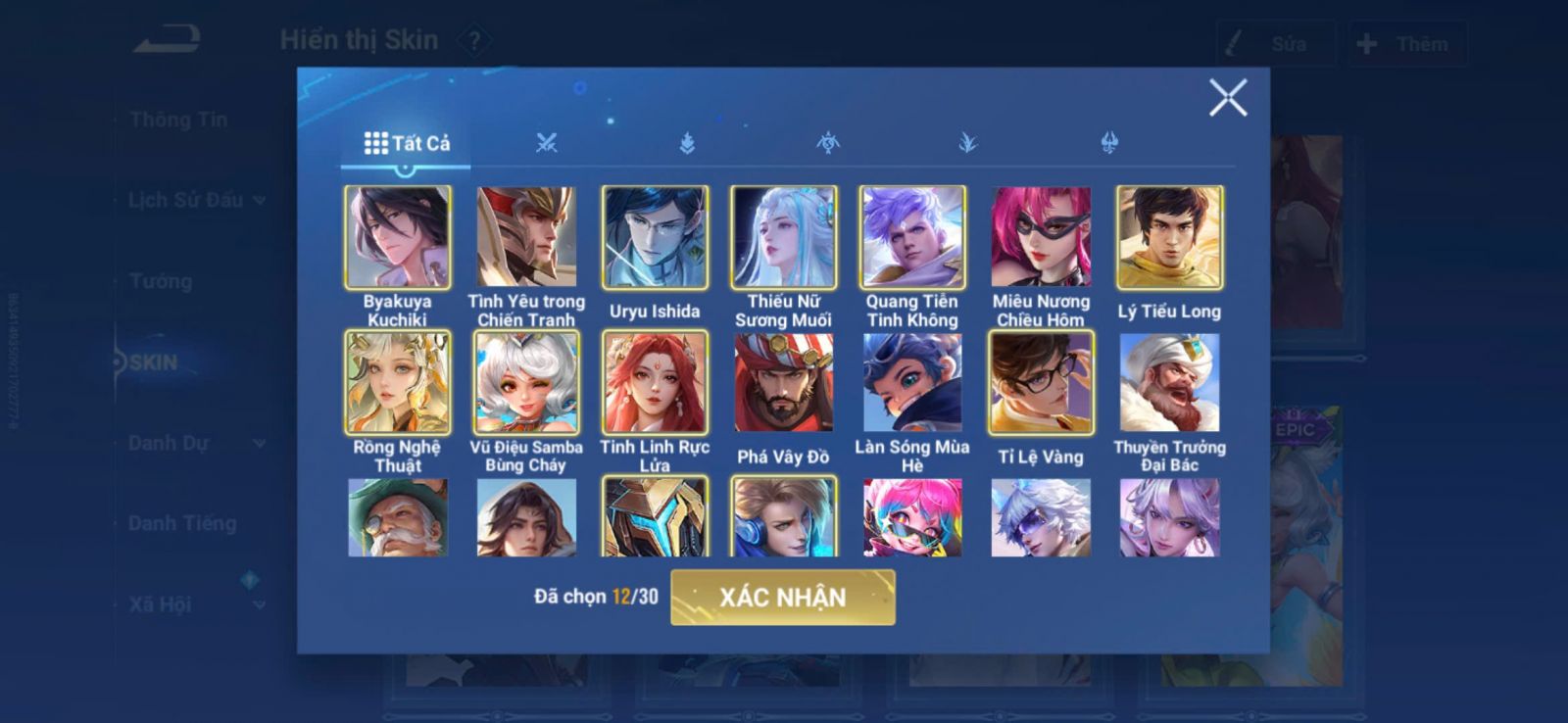Select the Miêu Nương Chiều Hôm skin
1568x723 pixels.
pyautogui.click(x=1041, y=237)
